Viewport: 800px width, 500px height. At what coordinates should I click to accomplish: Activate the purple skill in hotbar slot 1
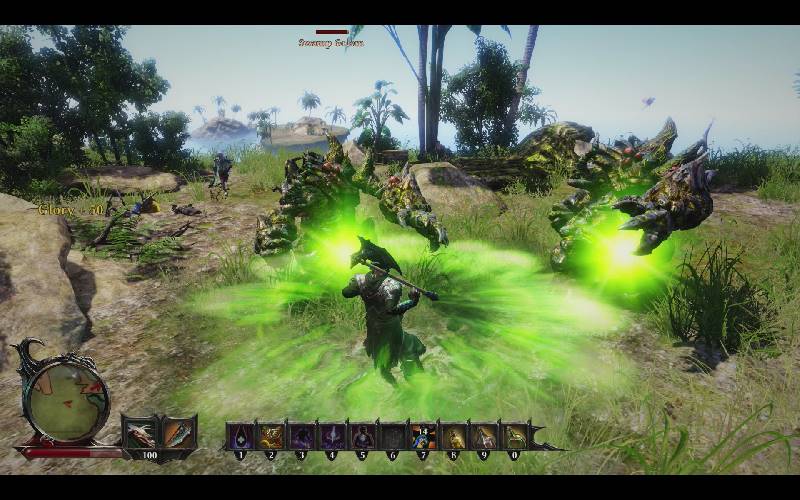(240, 436)
